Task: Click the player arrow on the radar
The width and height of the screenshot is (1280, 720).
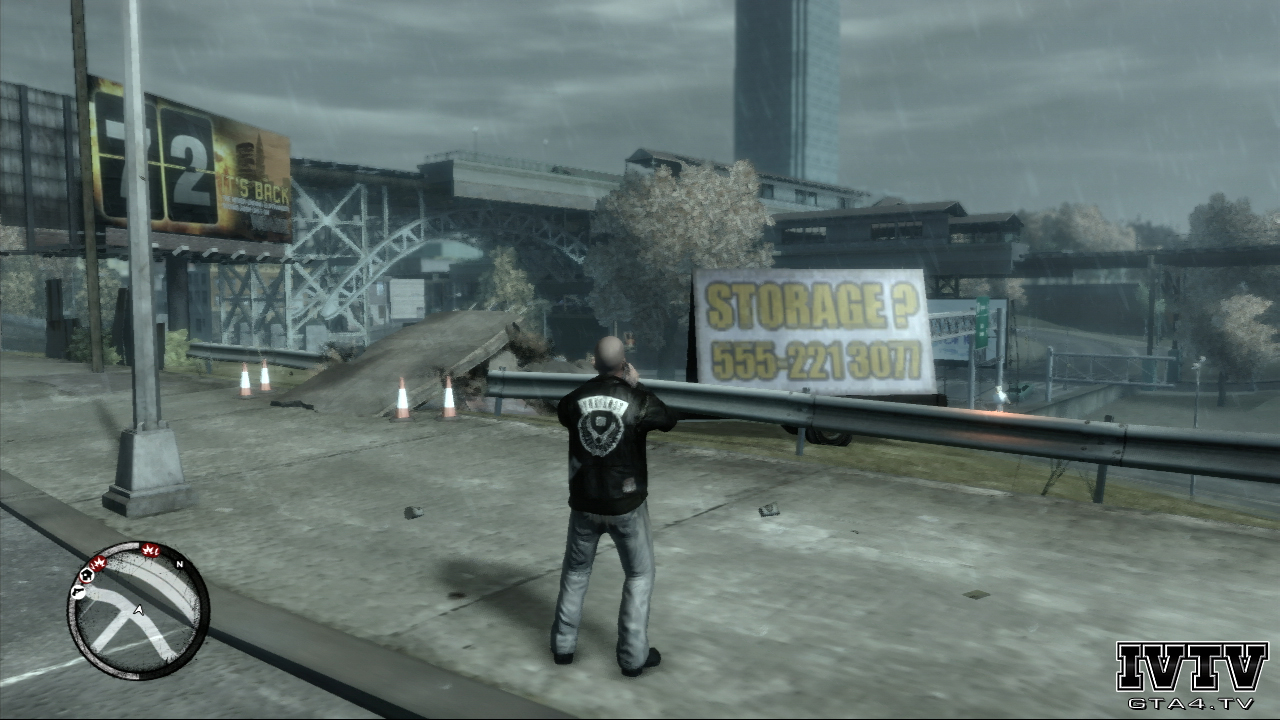Action: pyautogui.click(x=138, y=610)
